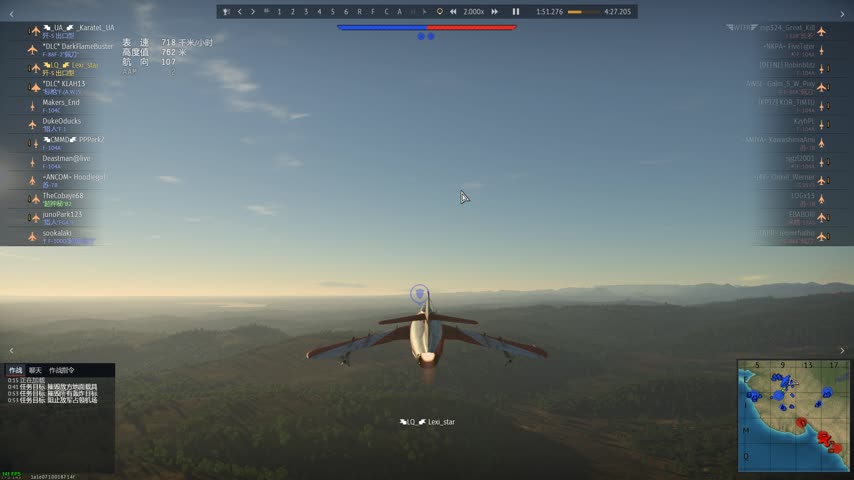Image resolution: width=854 pixels, height=480 pixels.
Task: Click the tactical minimap
Action: click(793, 415)
